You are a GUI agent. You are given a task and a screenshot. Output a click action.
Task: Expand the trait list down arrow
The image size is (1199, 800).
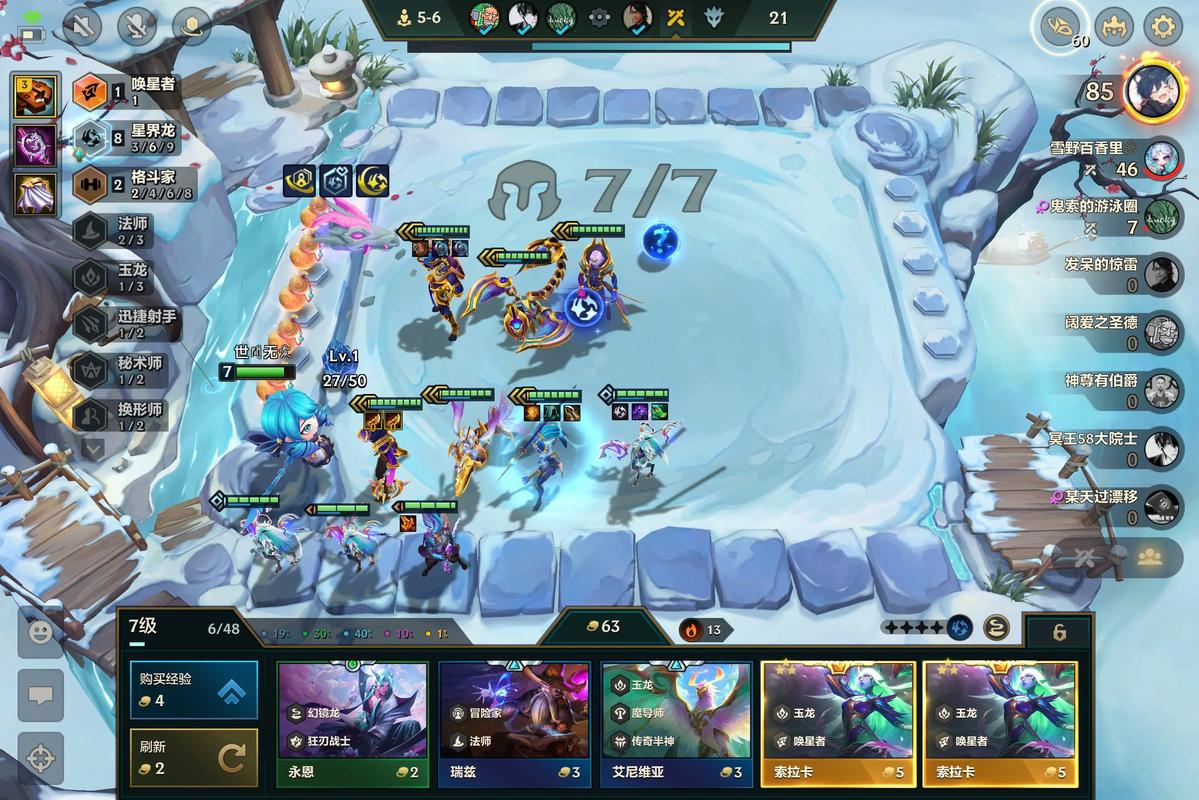[x=92, y=449]
